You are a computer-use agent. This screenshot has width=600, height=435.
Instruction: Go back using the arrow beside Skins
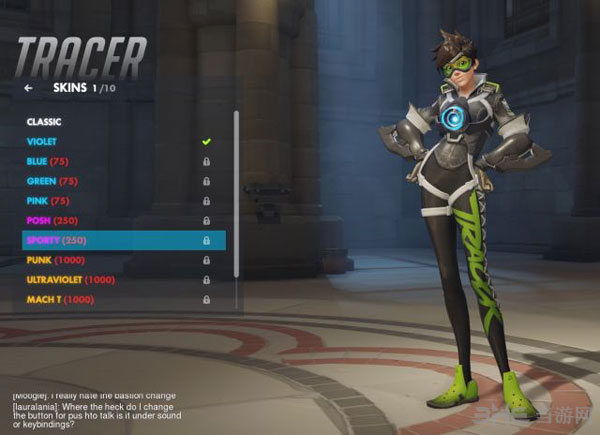(29, 88)
